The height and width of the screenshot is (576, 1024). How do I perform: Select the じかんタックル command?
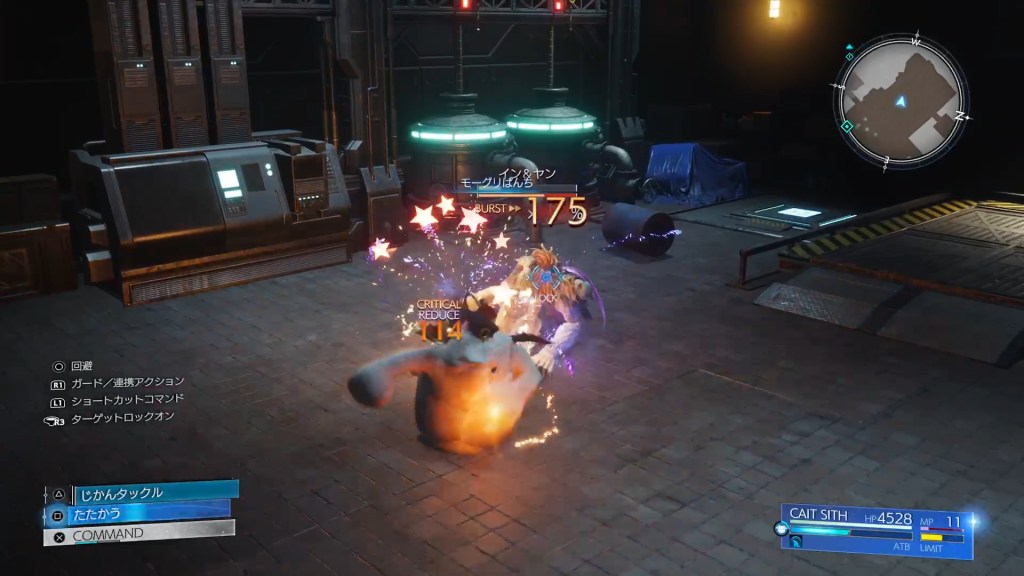click(150, 492)
